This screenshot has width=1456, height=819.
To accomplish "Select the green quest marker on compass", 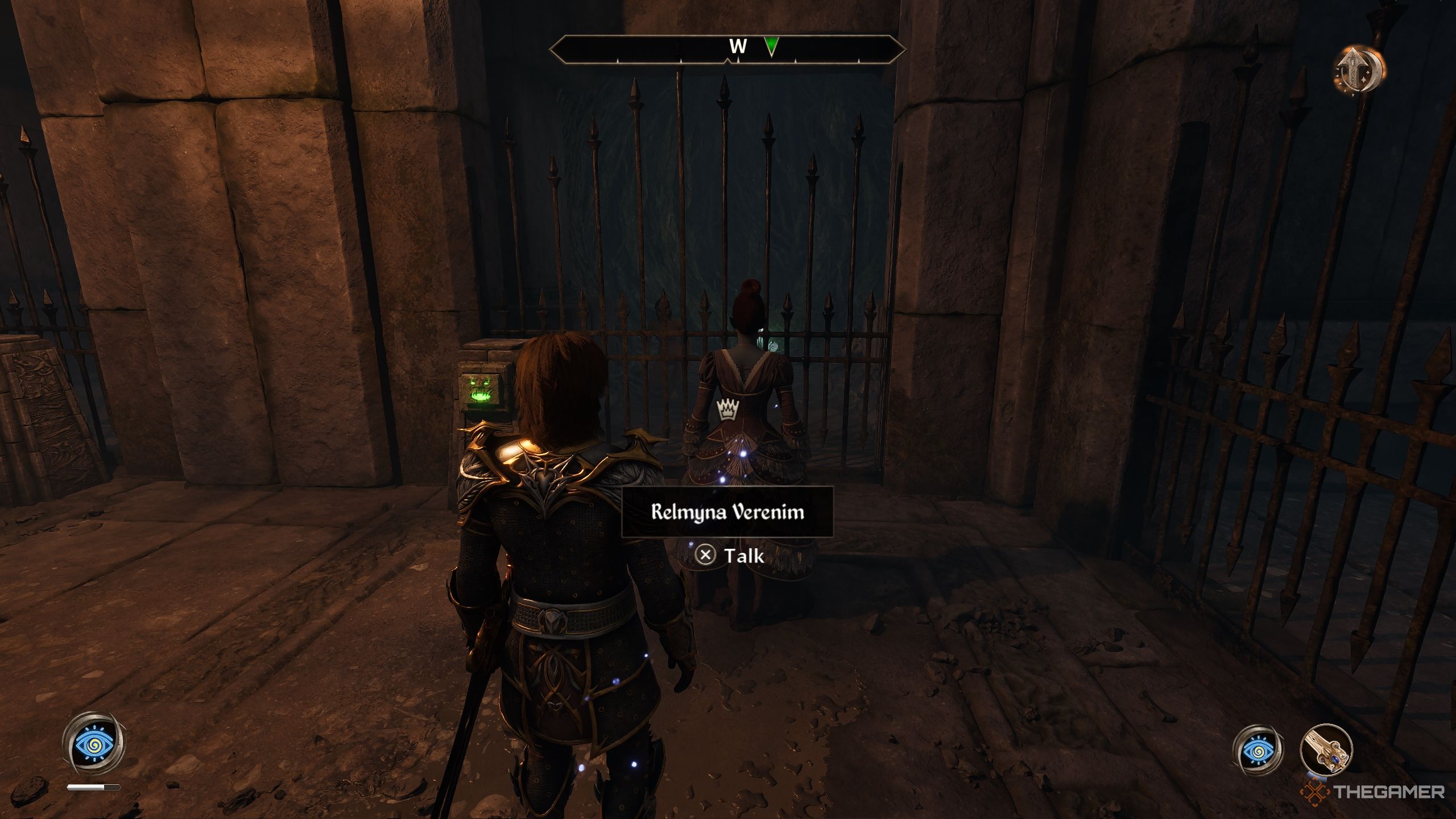I will tap(771, 47).
